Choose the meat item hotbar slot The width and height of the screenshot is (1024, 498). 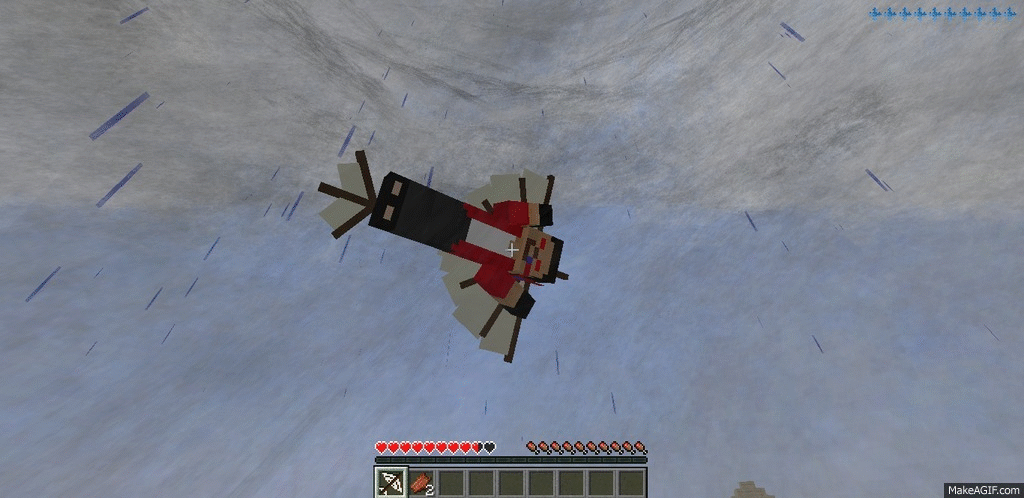pyautogui.click(x=421, y=483)
